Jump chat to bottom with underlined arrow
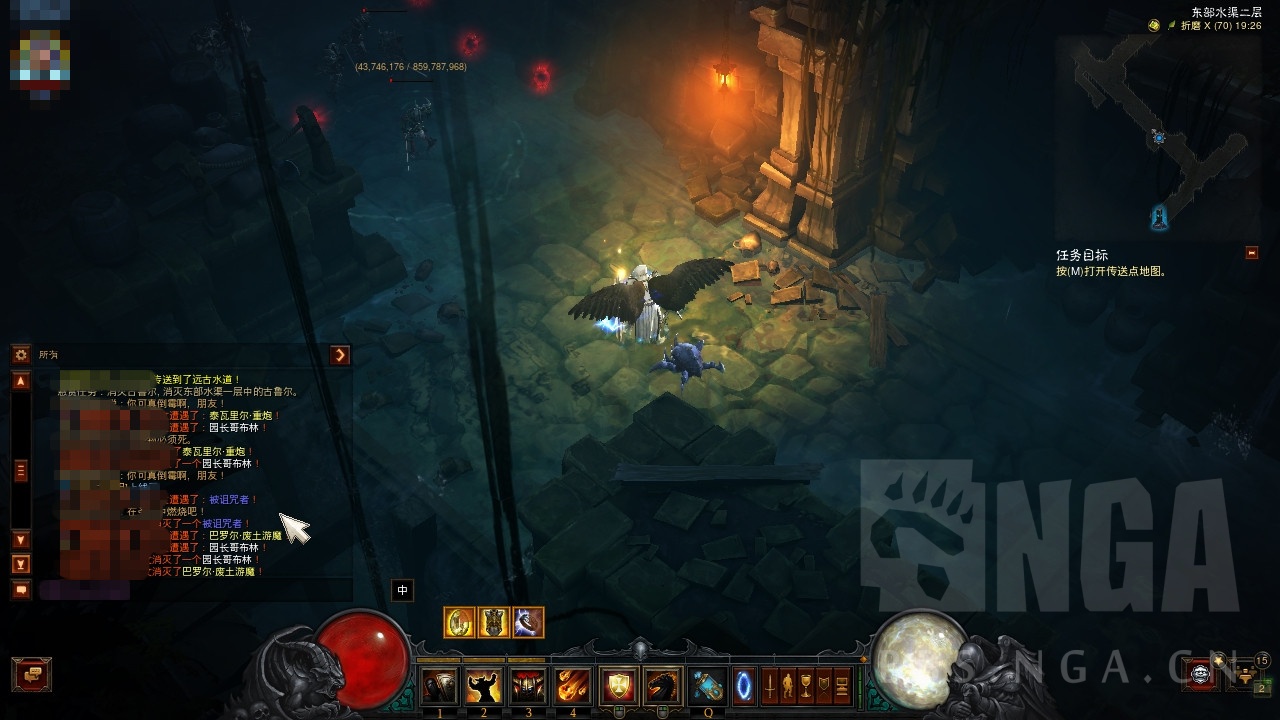 coord(20,564)
